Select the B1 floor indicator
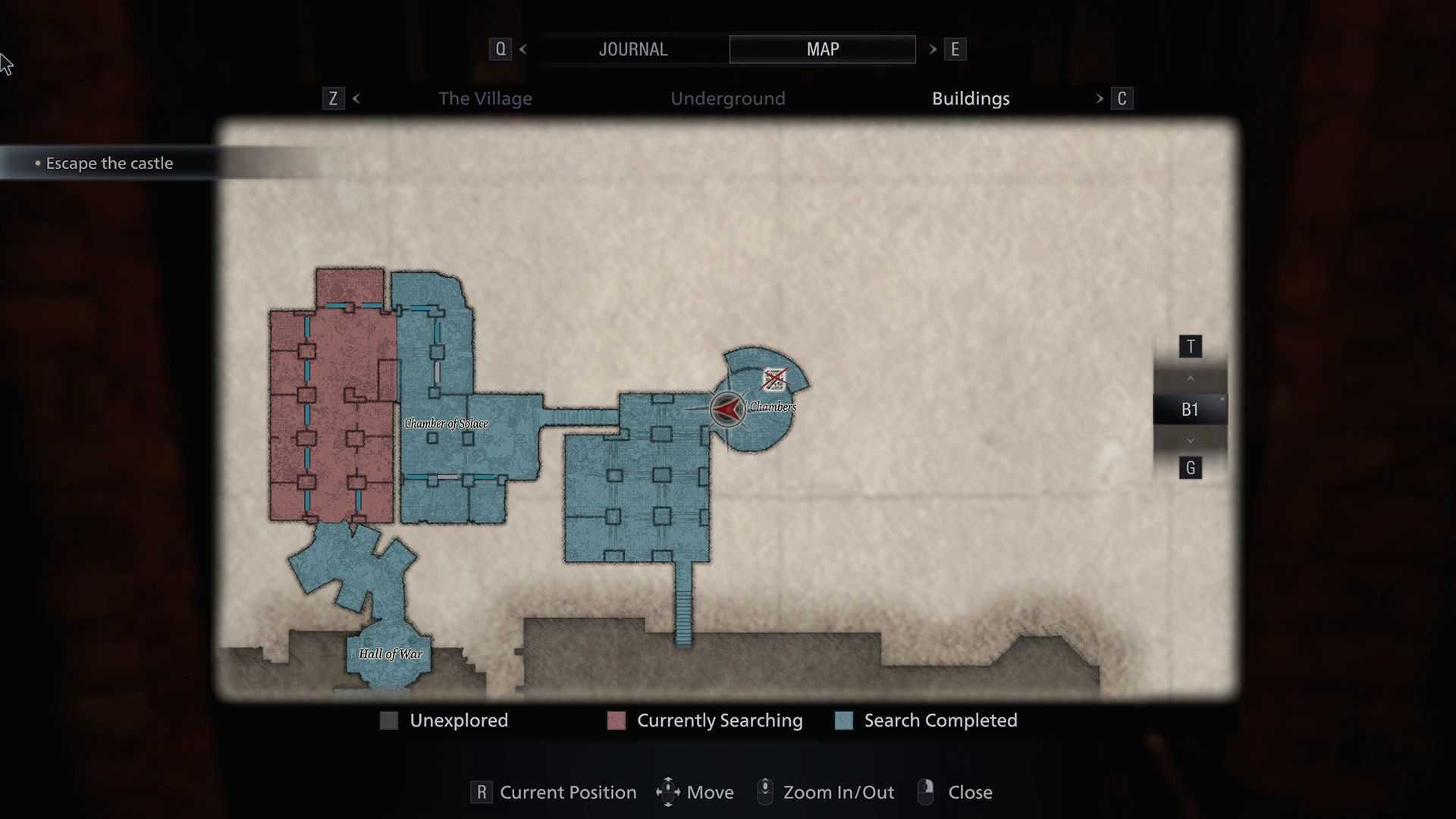Image resolution: width=1456 pixels, height=819 pixels. pos(1190,409)
